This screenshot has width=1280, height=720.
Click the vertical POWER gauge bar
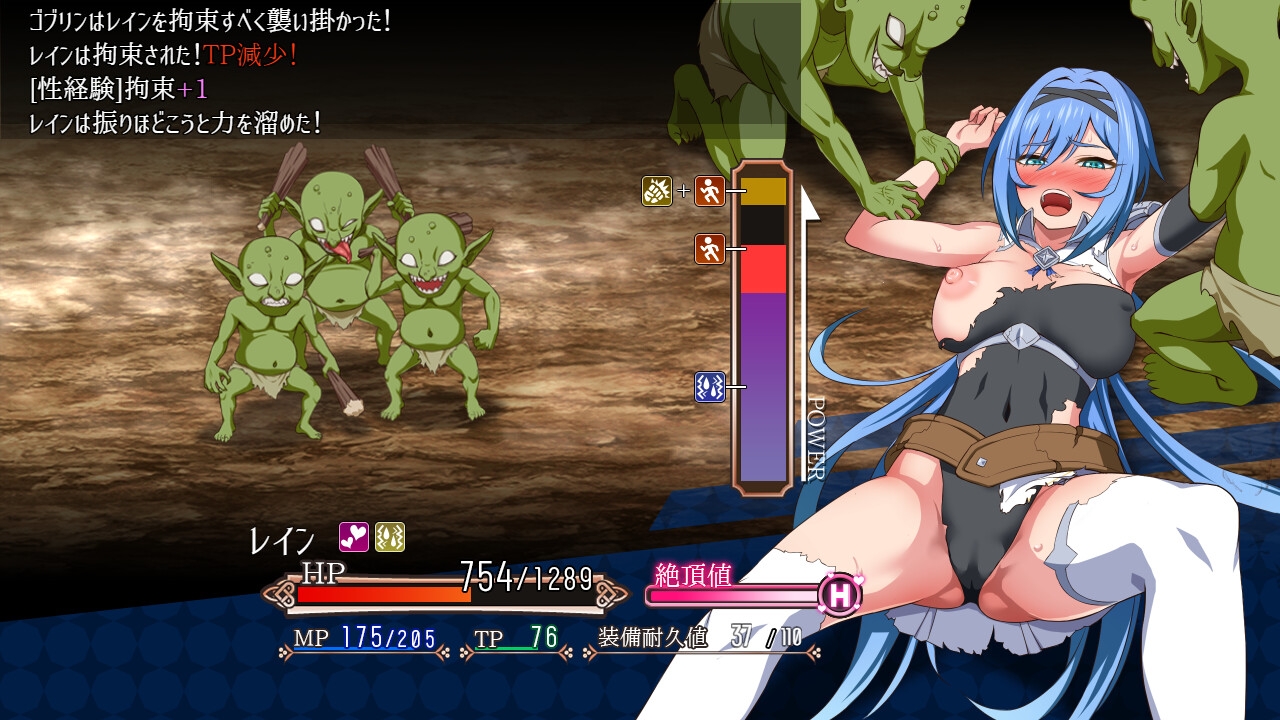pos(763,328)
